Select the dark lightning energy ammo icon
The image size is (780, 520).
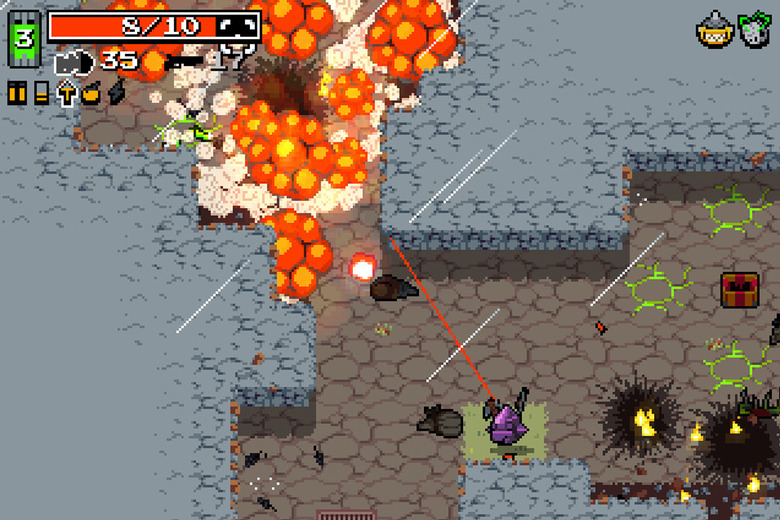116,93
